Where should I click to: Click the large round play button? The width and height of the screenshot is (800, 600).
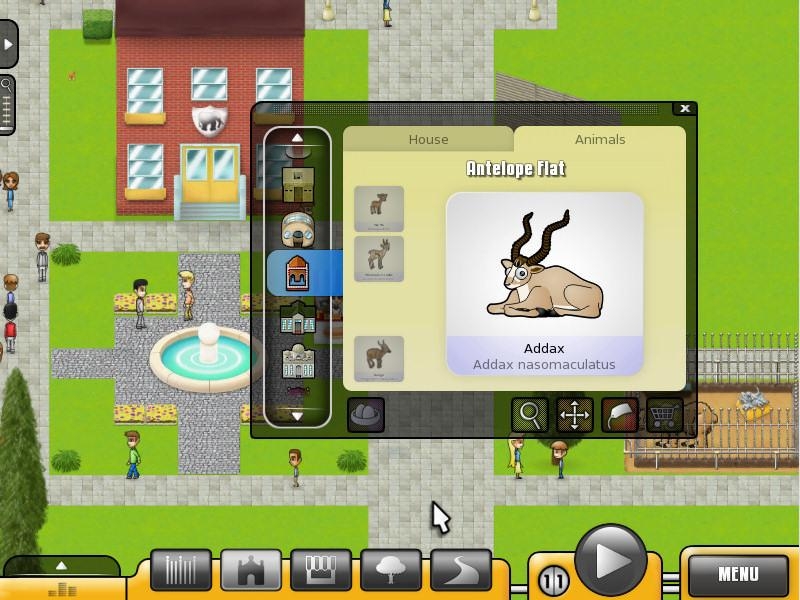click(610, 562)
